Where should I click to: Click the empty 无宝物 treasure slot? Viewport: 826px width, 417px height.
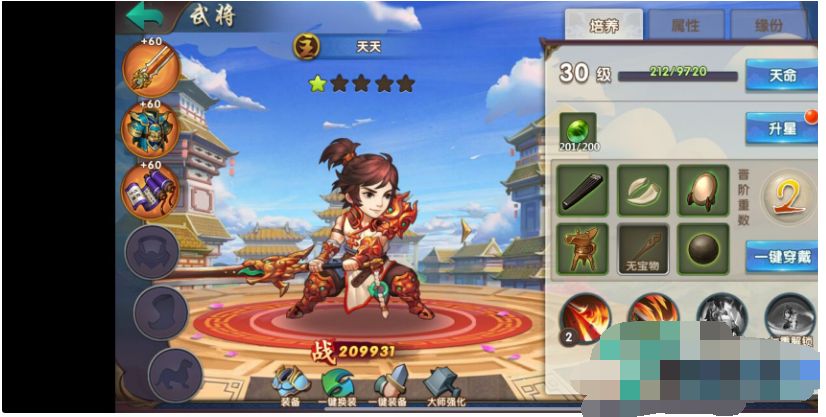642,248
